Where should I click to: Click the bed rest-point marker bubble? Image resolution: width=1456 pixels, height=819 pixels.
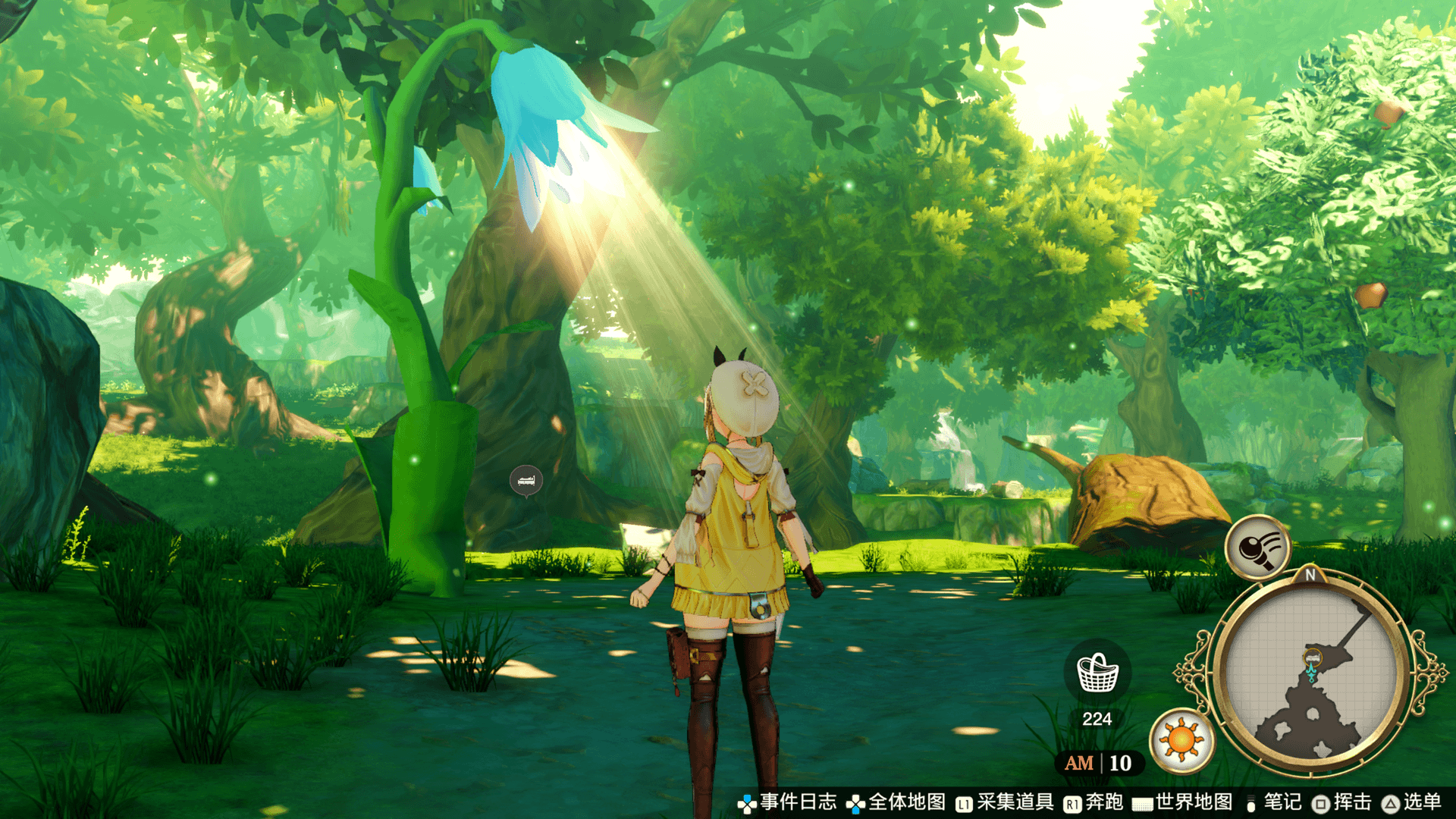click(526, 481)
